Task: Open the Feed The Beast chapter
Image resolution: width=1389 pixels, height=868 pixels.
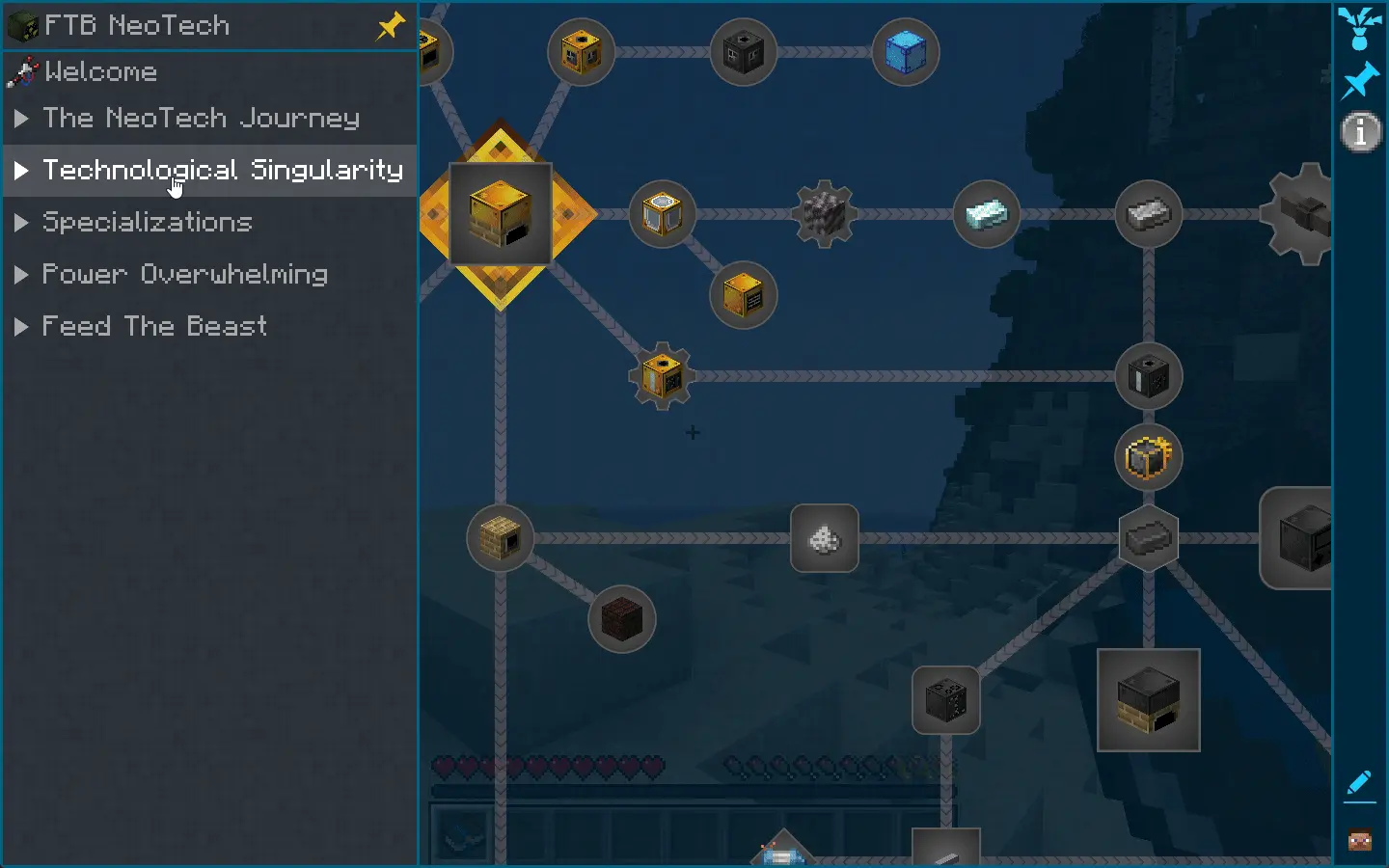Action: pos(154,326)
